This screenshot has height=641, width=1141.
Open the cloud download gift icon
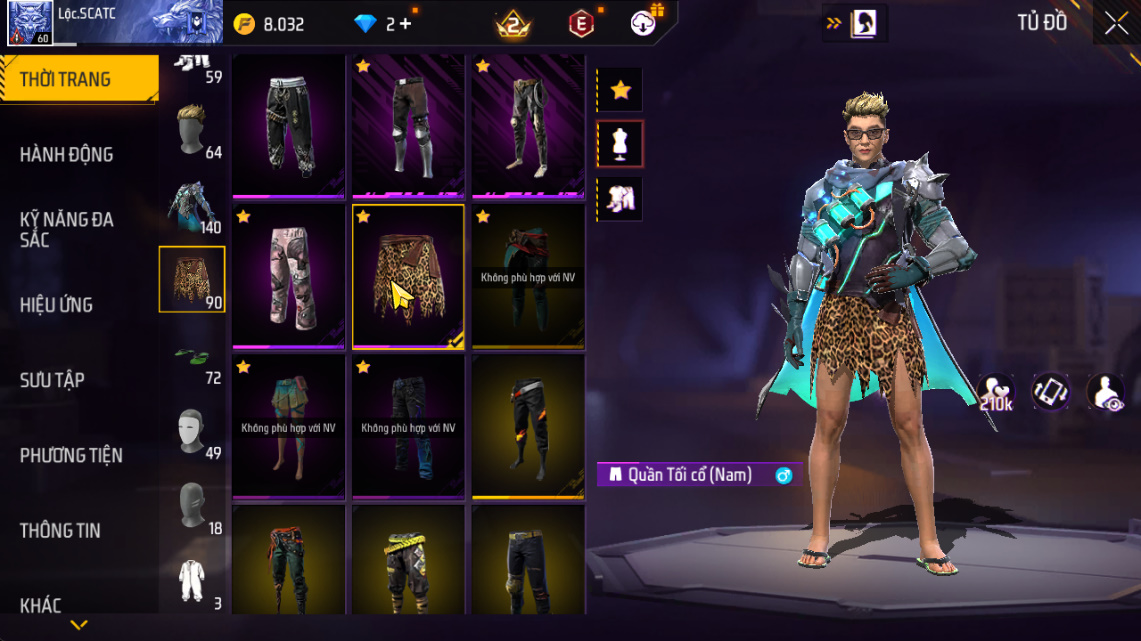(645, 23)
